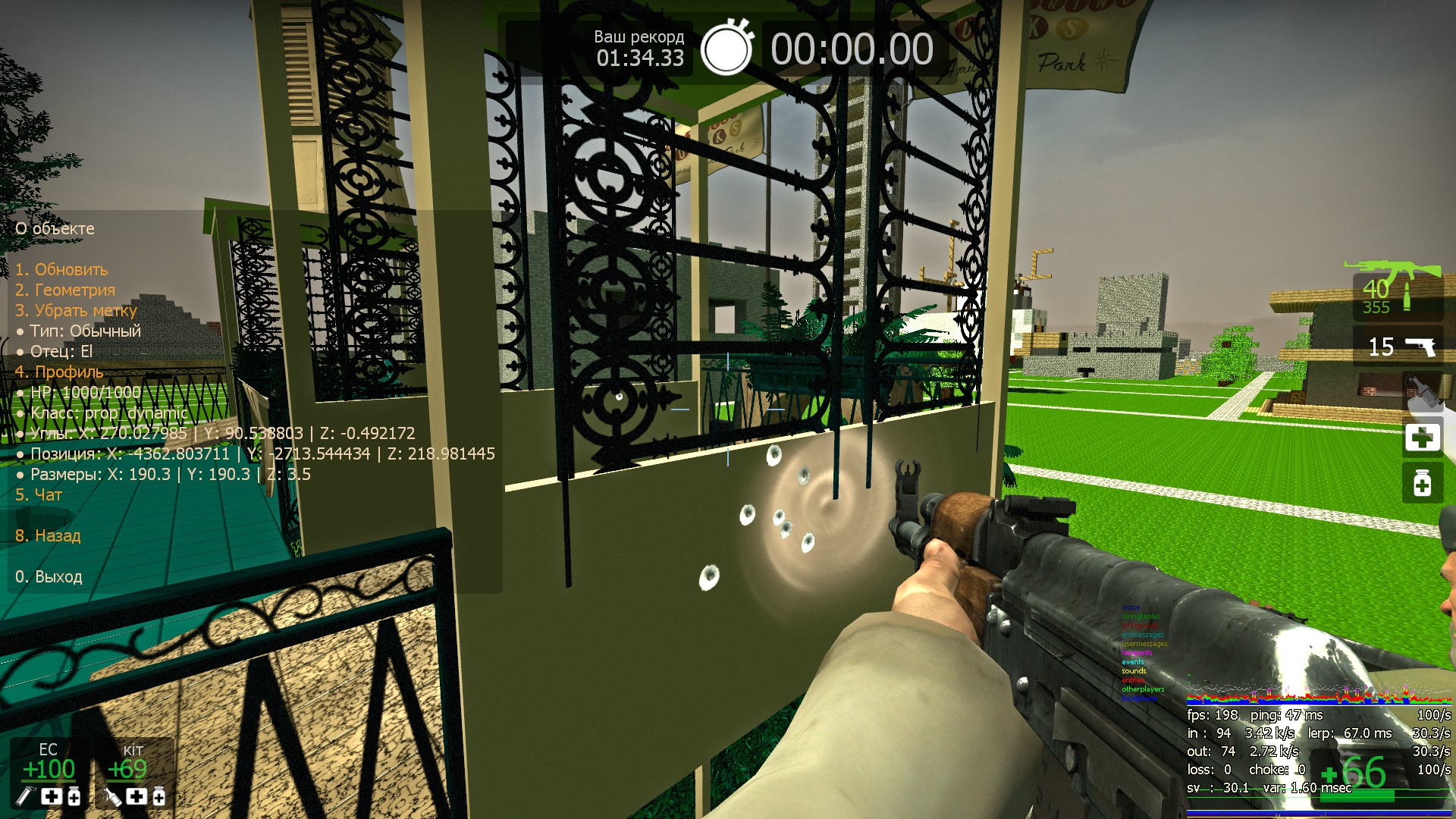Choose the pain pills bottle slot
Image resolution: width=1456 pixels, height=819 pixels.
click(1422, 483)
